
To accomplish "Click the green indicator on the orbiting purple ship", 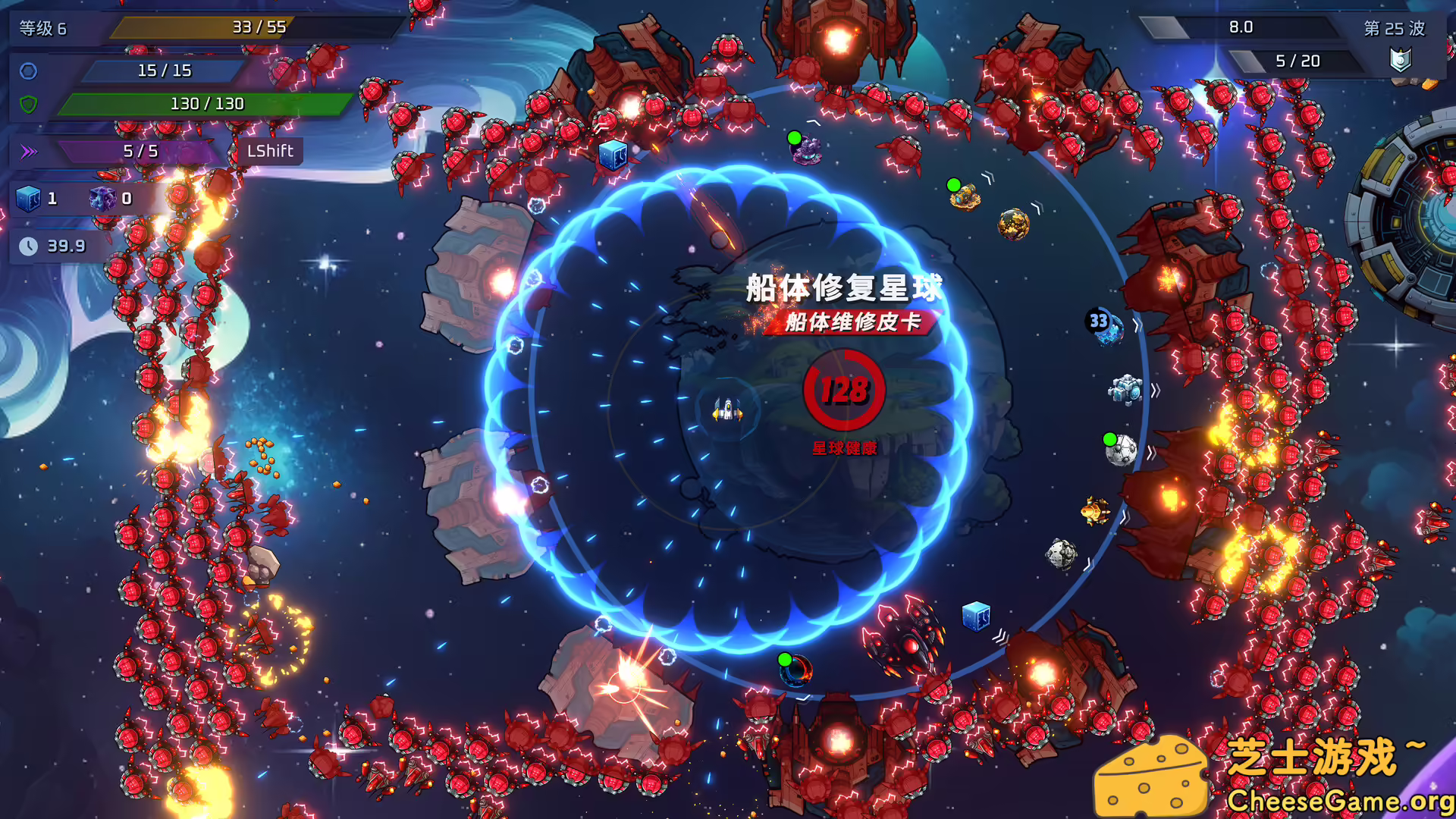I will 794,138.
